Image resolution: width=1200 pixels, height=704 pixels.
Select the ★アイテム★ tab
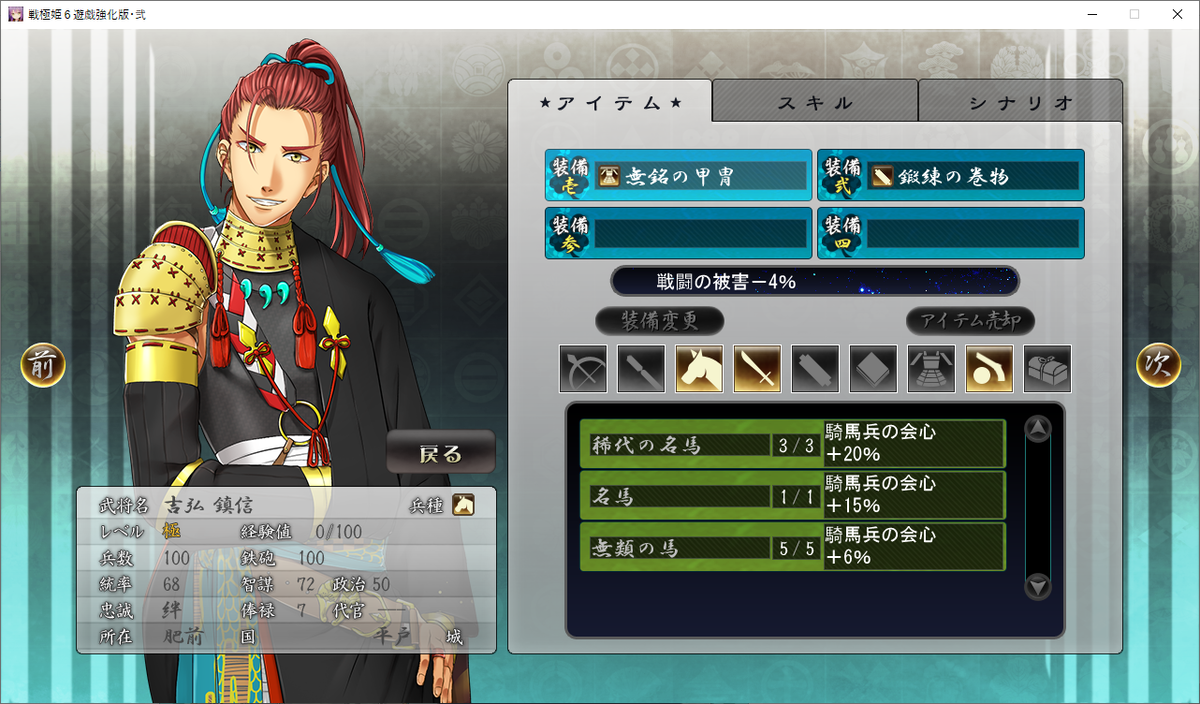coord(610,102)
